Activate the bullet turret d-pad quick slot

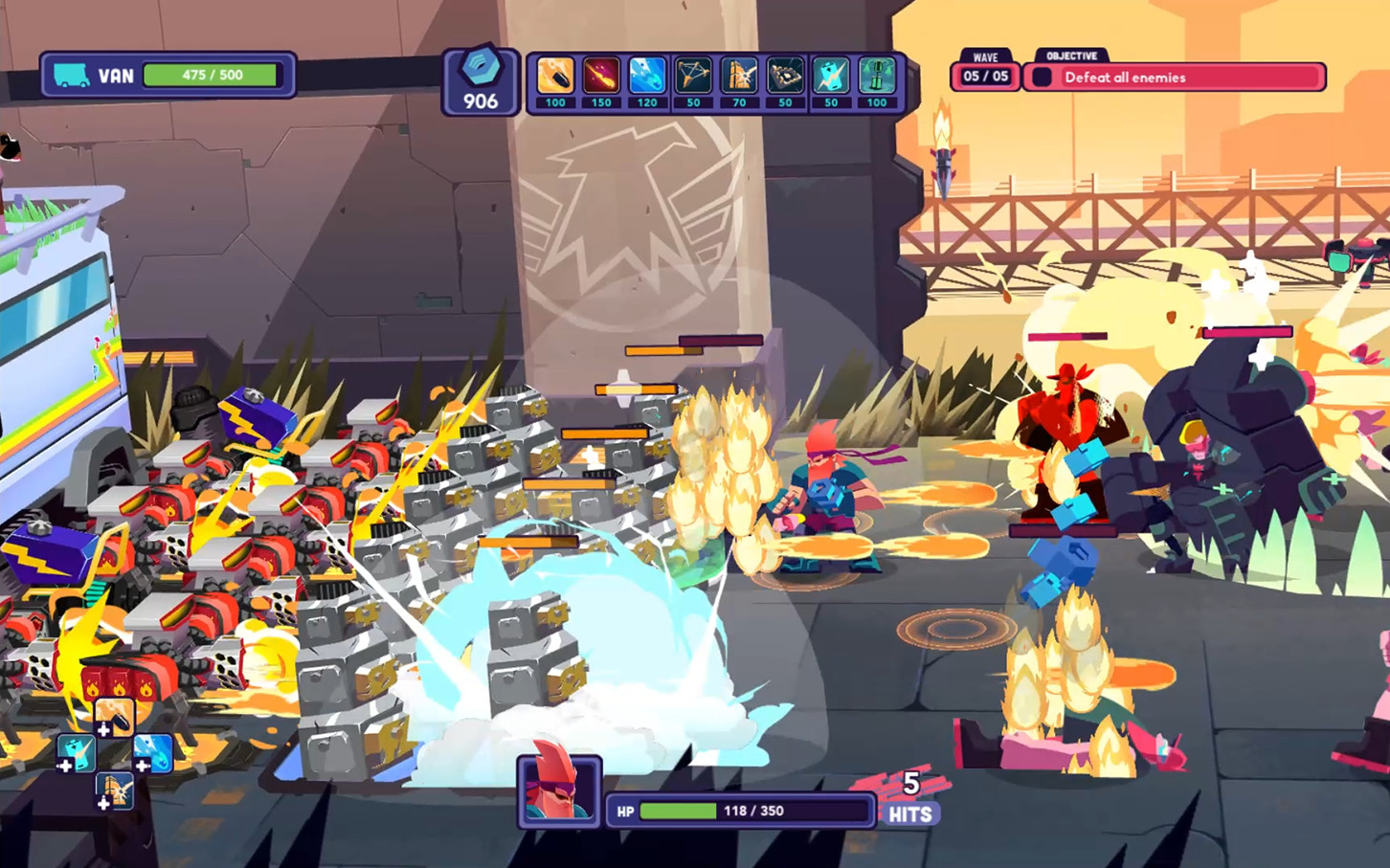pos(114,716)
